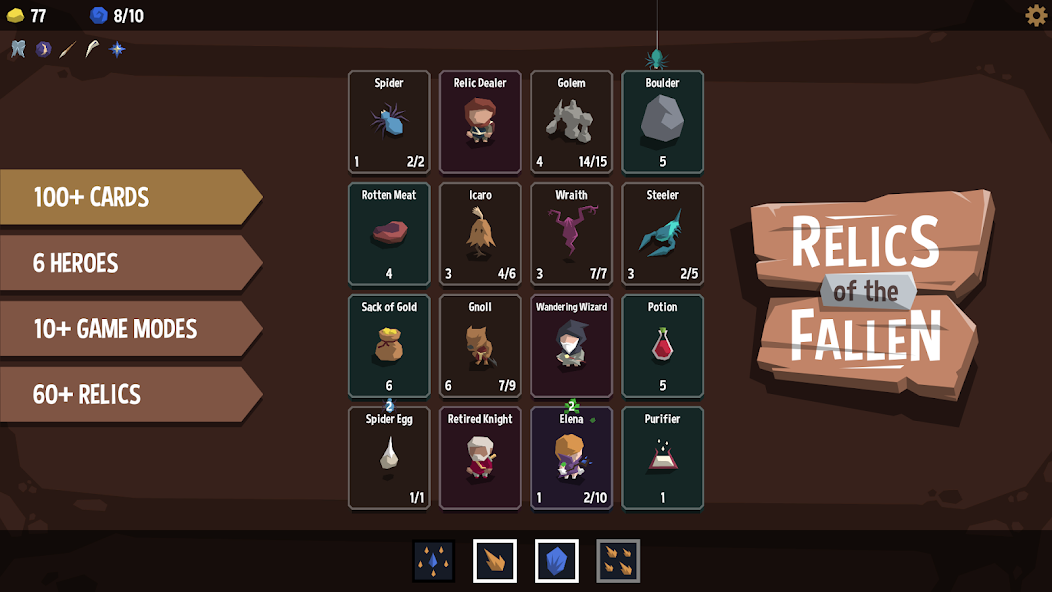
Task: Select the Spider Egg card
Action: 389,458
